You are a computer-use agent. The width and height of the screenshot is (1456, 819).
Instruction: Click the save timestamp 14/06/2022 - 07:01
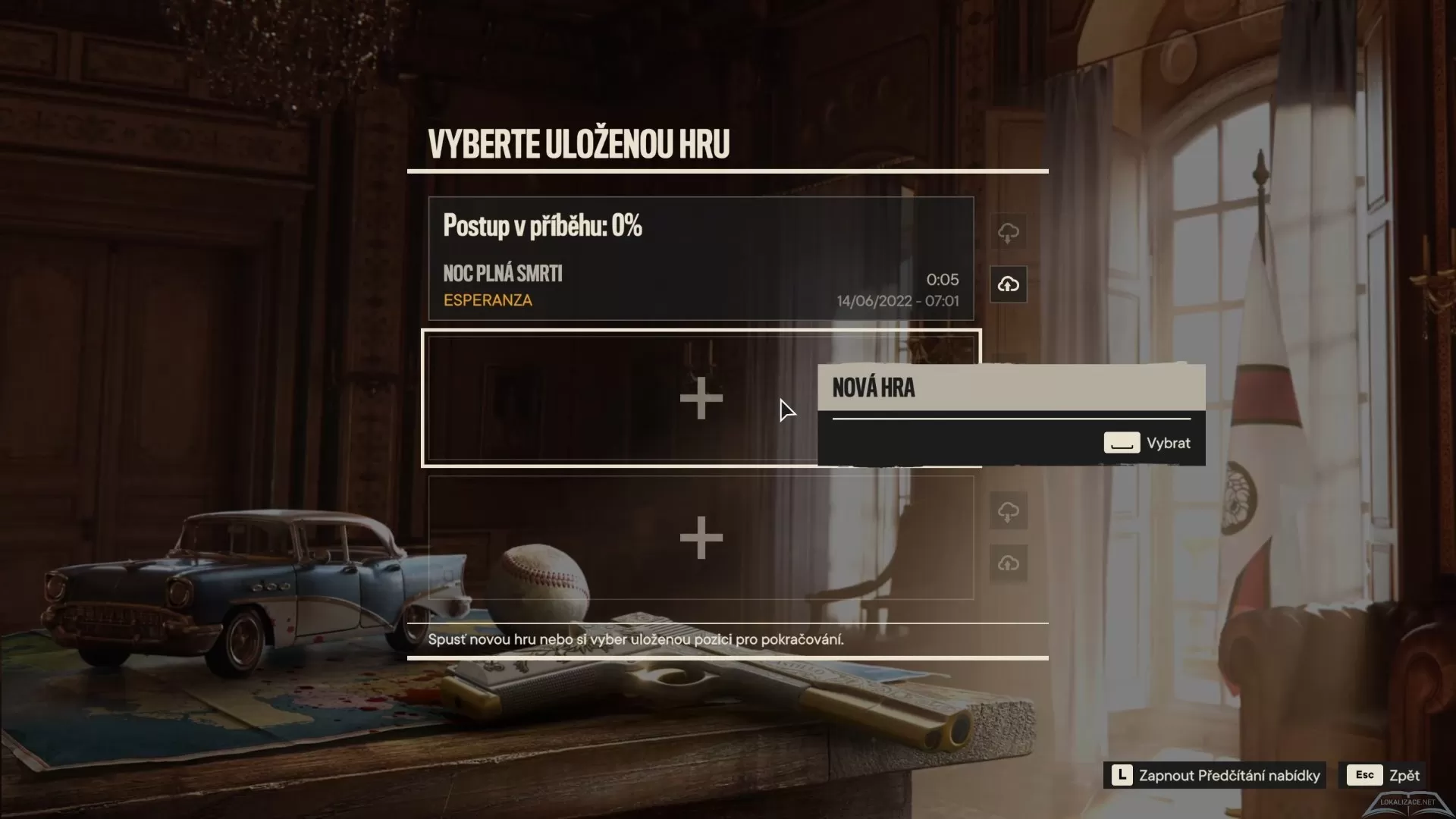[x=897, y=300]
